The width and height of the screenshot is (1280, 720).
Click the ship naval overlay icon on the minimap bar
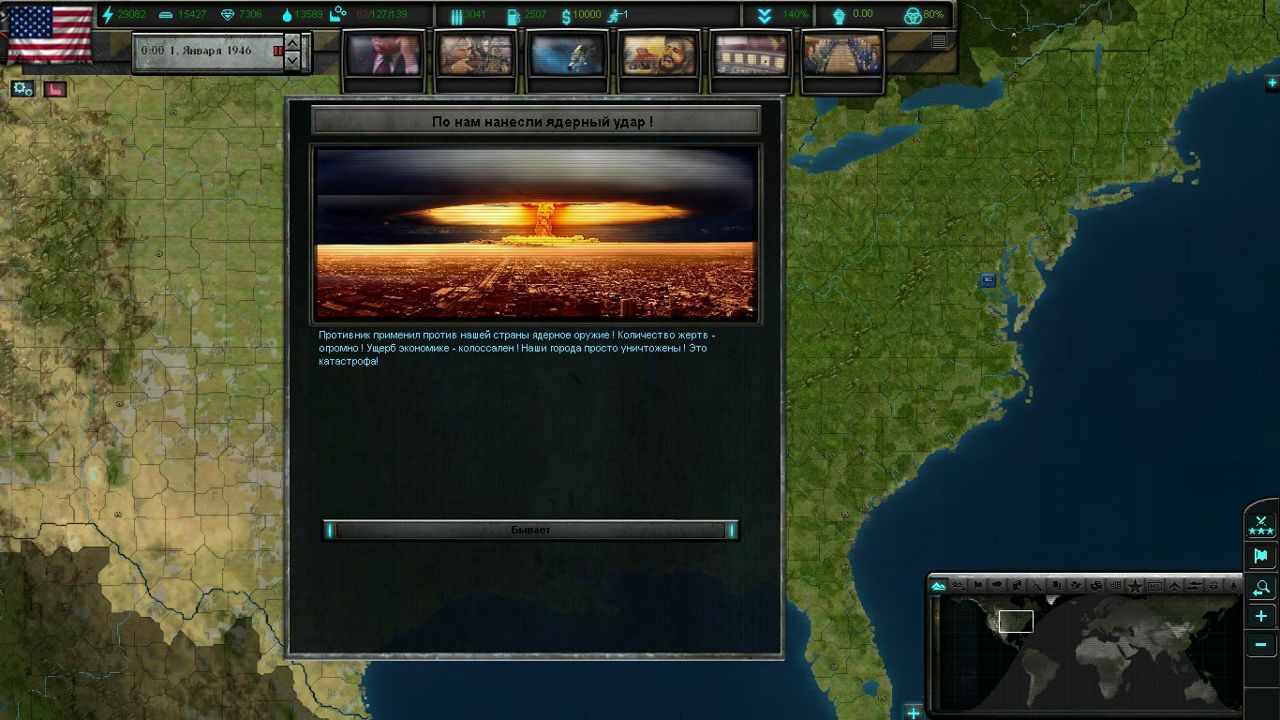[1195, 585]
